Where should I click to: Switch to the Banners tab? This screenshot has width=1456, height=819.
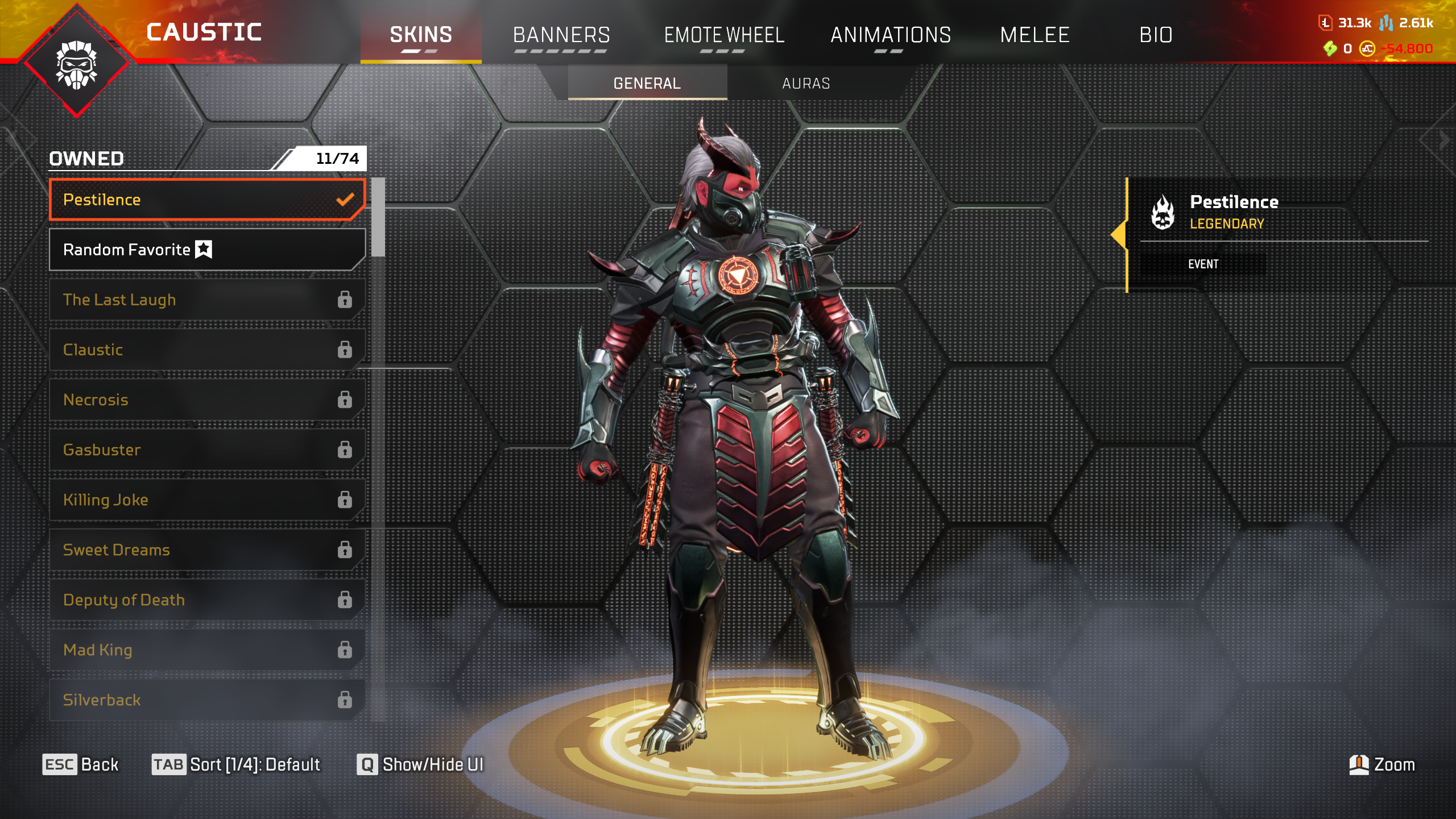561,35
